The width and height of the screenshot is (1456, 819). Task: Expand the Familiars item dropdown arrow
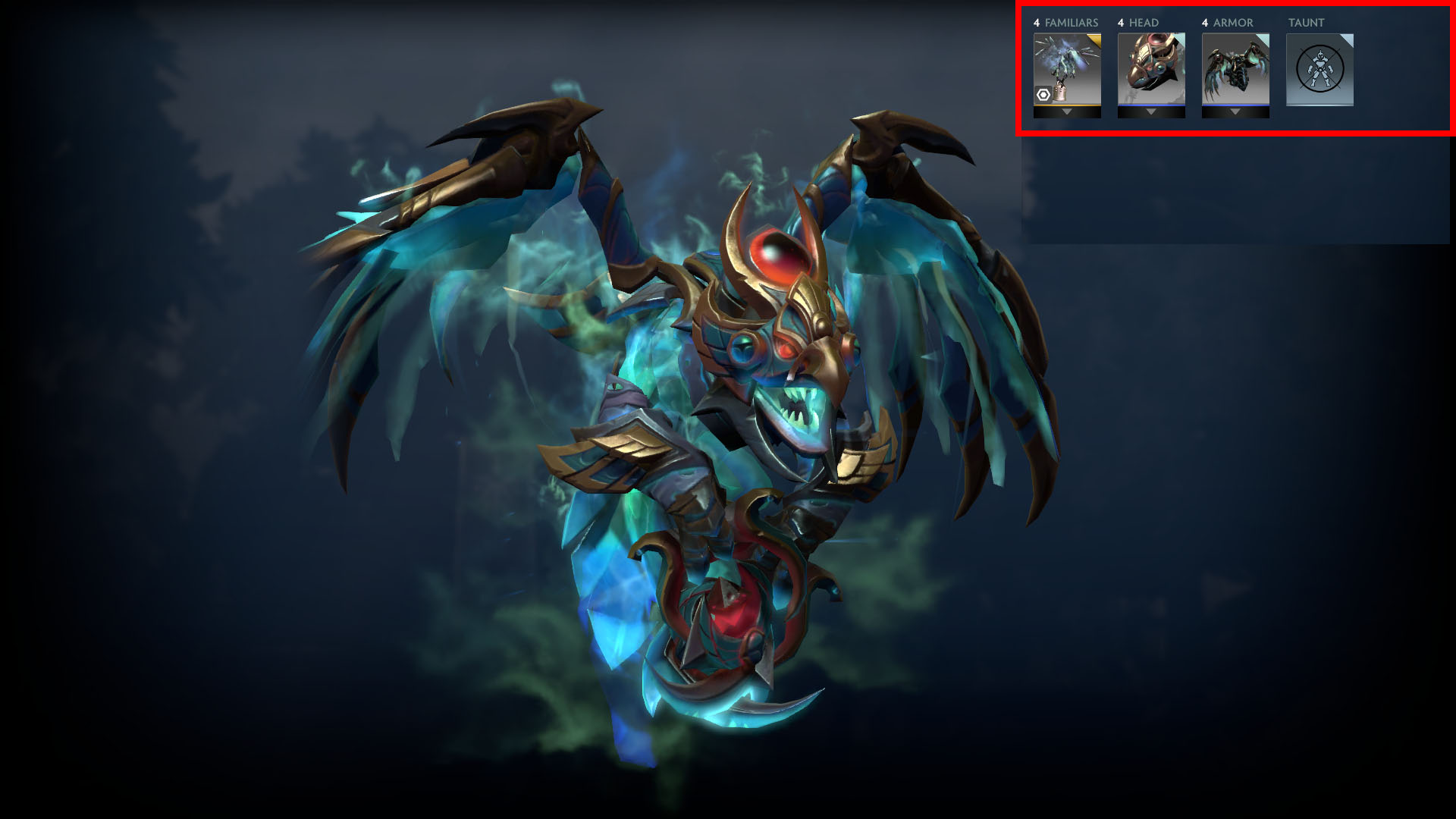point(1066,113)
